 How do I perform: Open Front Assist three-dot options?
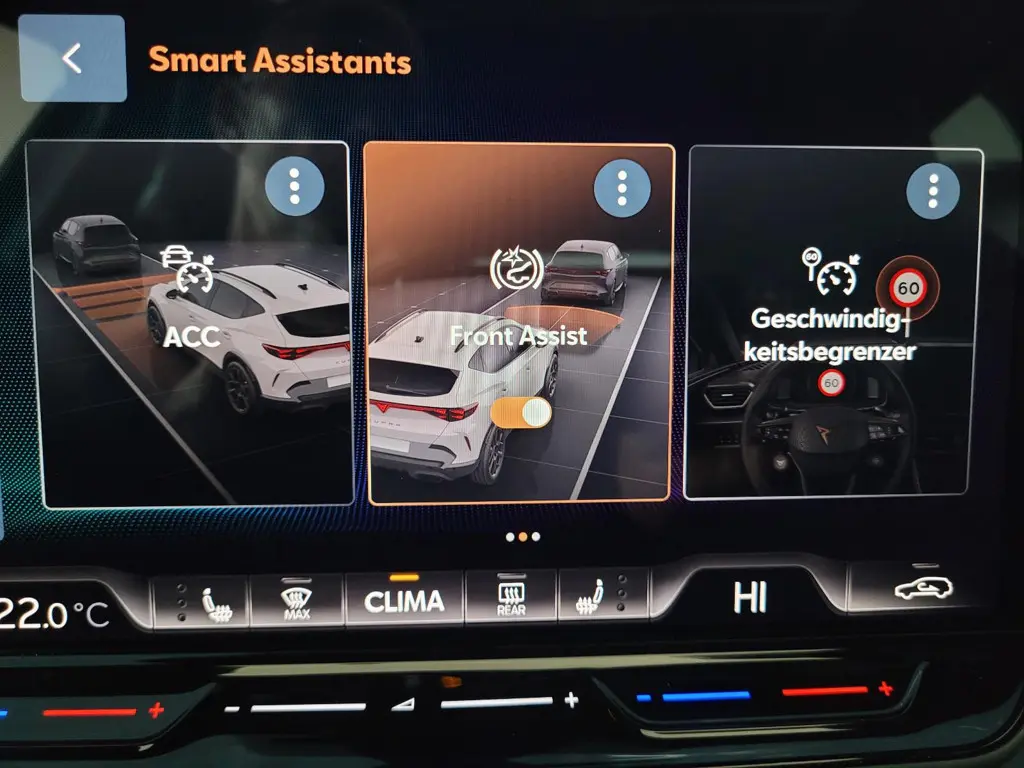[622, 187]
